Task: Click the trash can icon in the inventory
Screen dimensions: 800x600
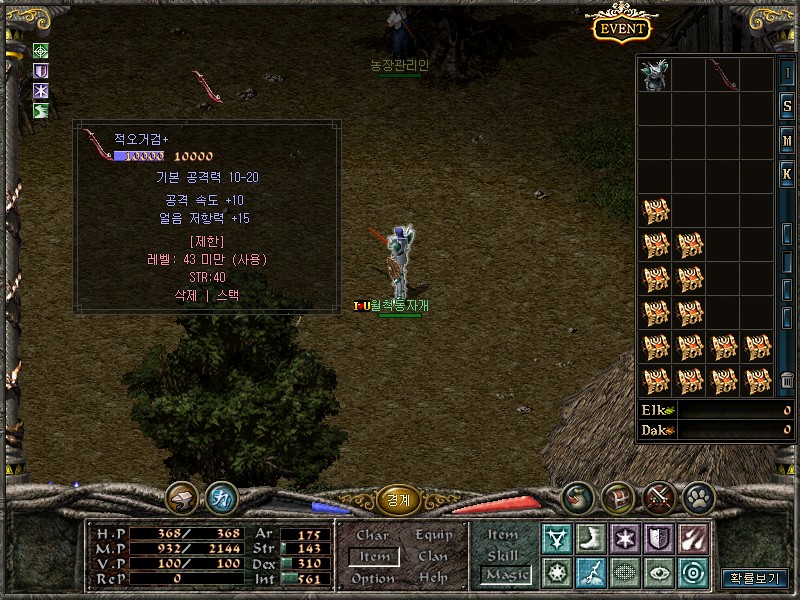Action: tap(787, 379)
